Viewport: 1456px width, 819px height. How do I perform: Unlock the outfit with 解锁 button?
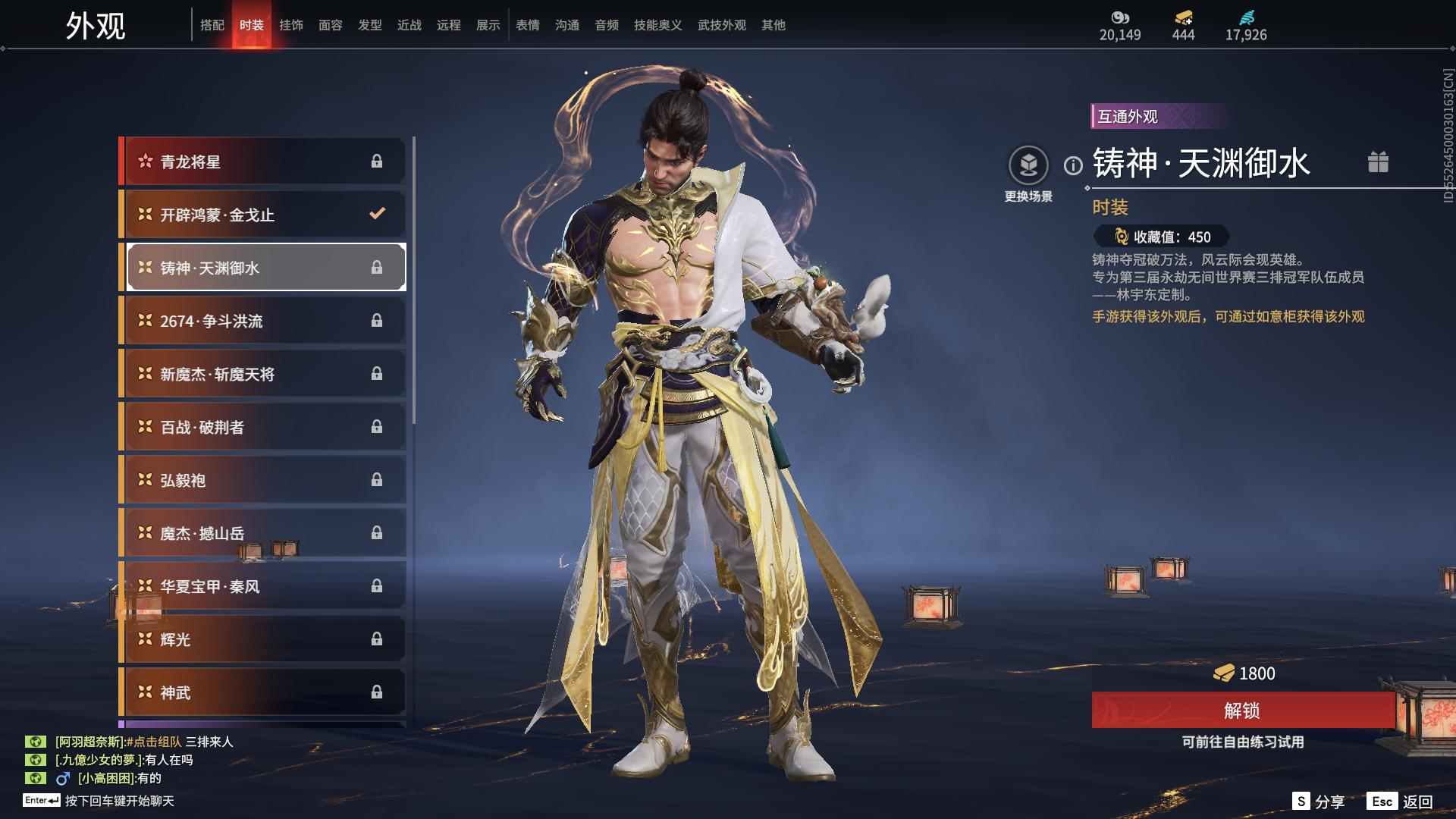point(1242,711)
